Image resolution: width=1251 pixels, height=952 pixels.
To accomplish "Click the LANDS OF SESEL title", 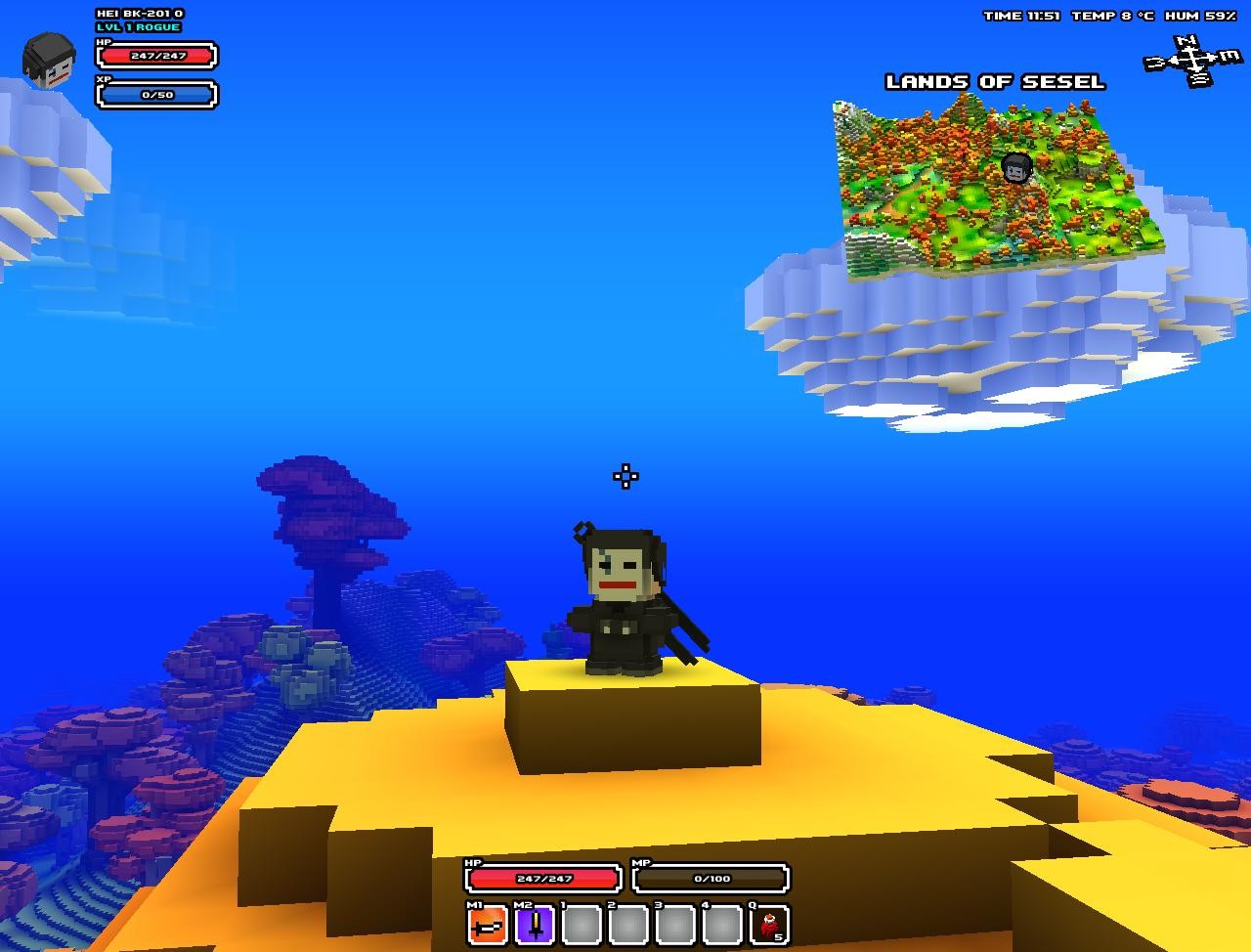I will pyautogui.click(x=994, y=82).
